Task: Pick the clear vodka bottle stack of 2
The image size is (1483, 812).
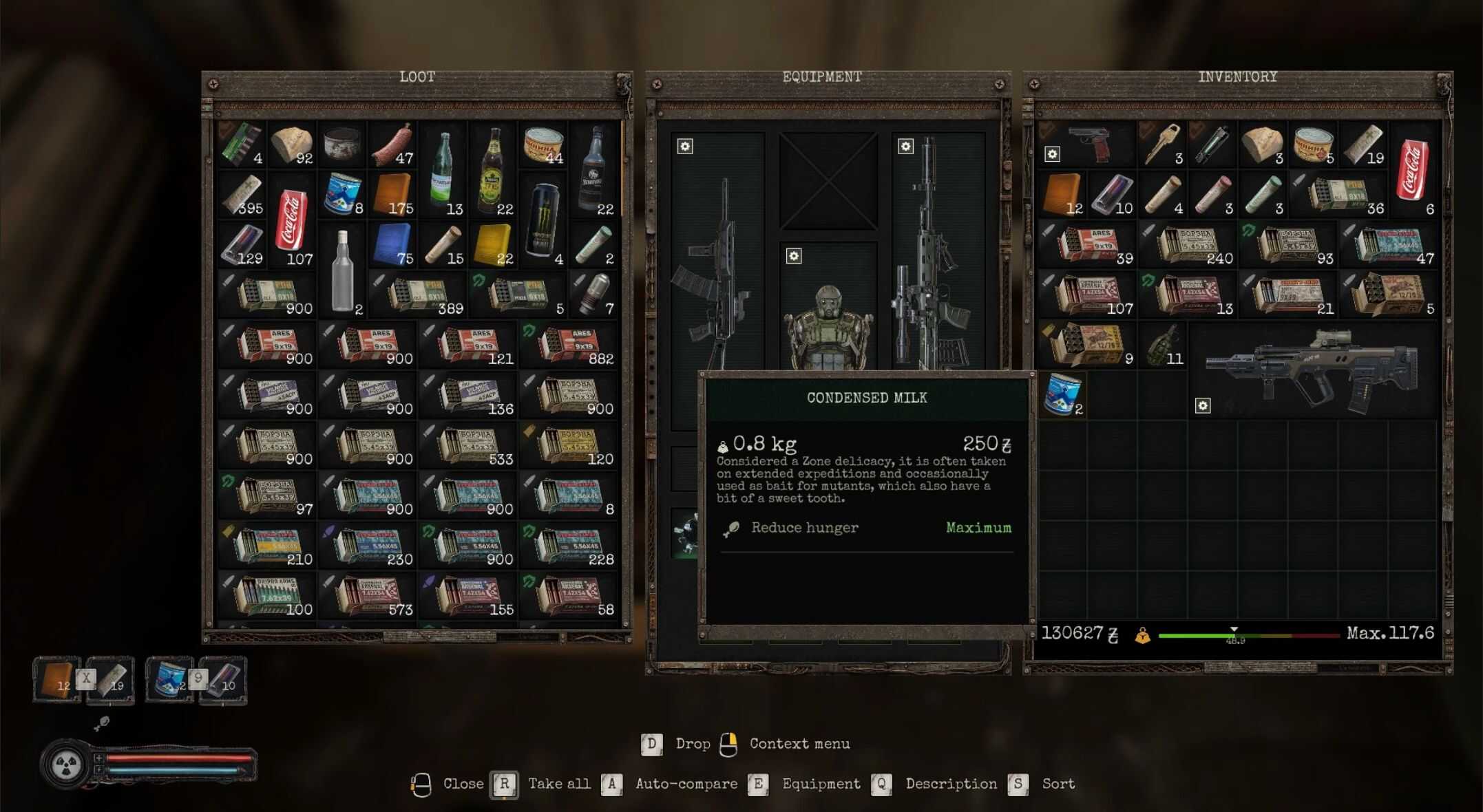Action: (342, 270)
